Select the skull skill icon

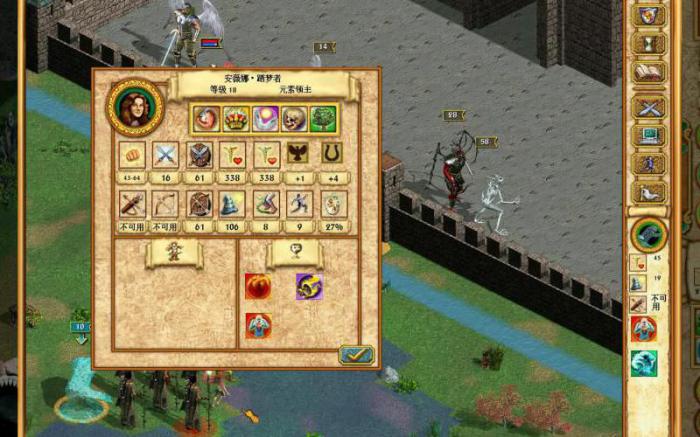pyautogui.click(x=294, y=119)
